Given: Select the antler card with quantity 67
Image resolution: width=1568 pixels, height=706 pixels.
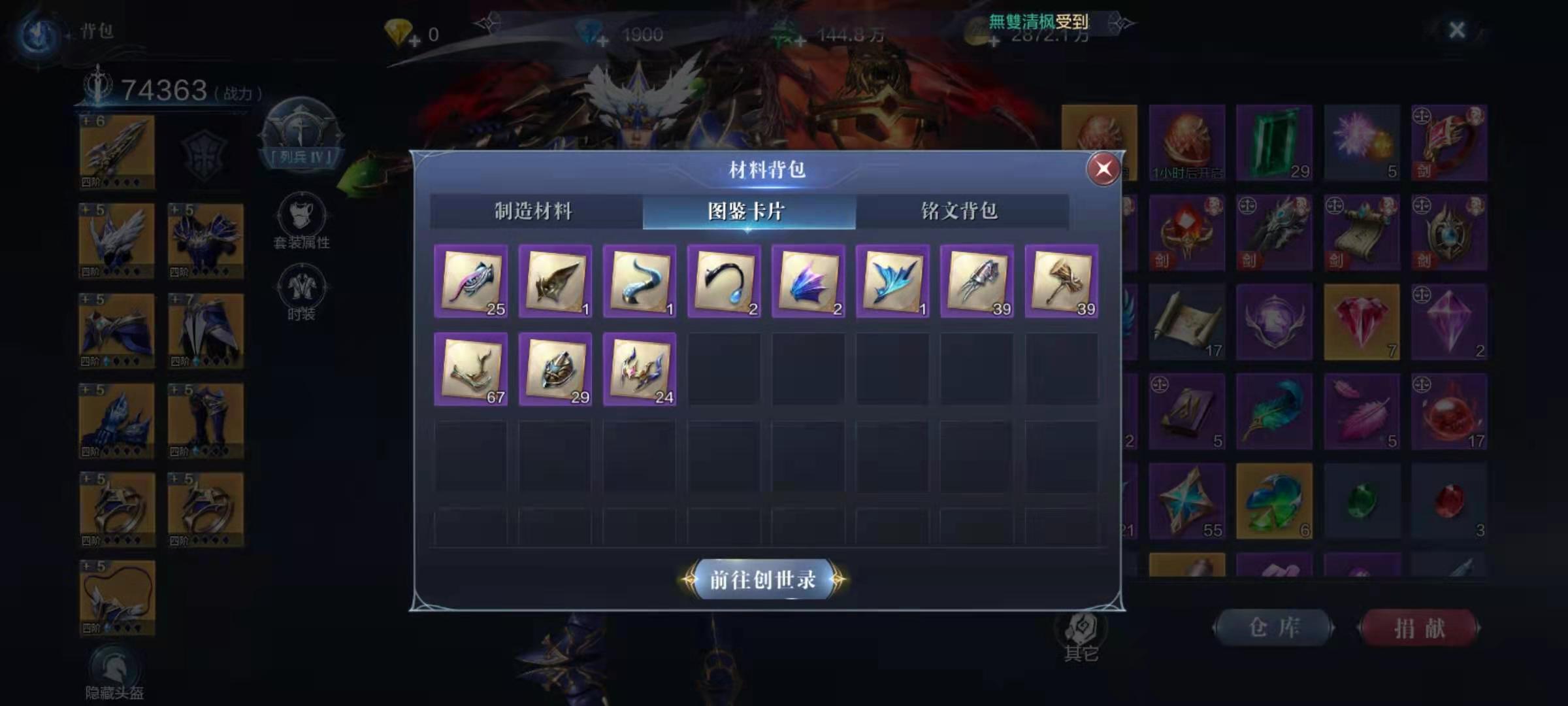Looking at the screenshot, I should pyautogui.click(x=470, y=371).
